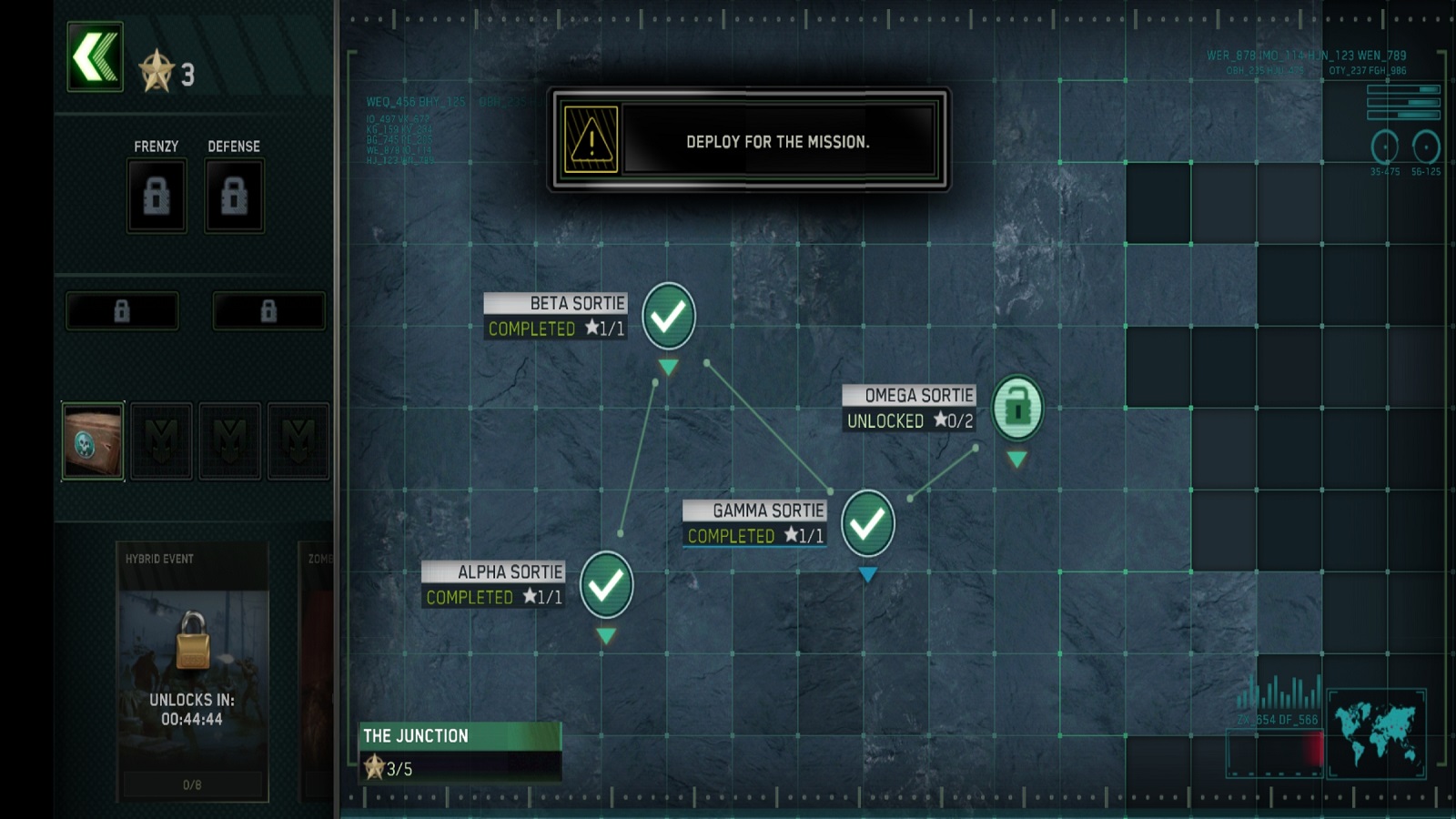
Task: Select the locked Defense slot
Action: pos(234,196)
